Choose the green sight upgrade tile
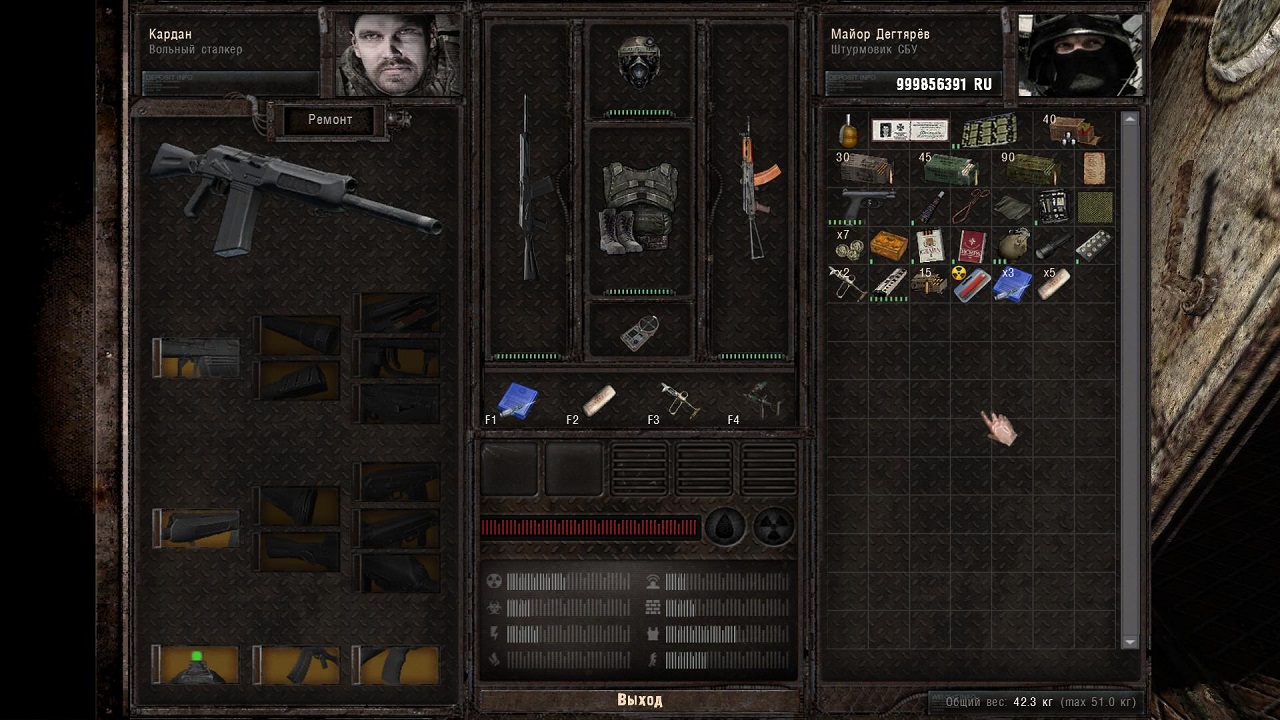 (197, 664)
